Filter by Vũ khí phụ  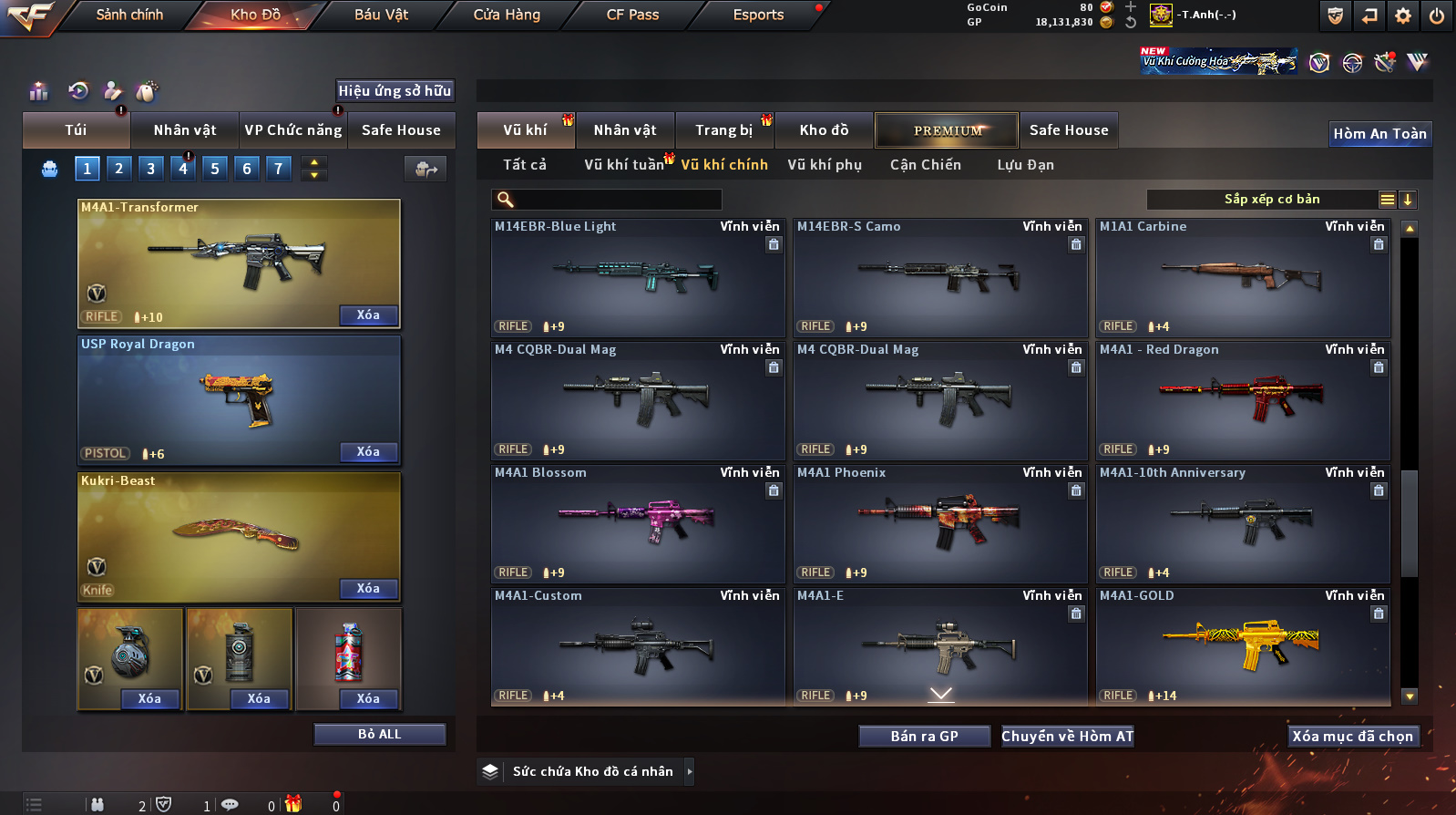point(825,165)
